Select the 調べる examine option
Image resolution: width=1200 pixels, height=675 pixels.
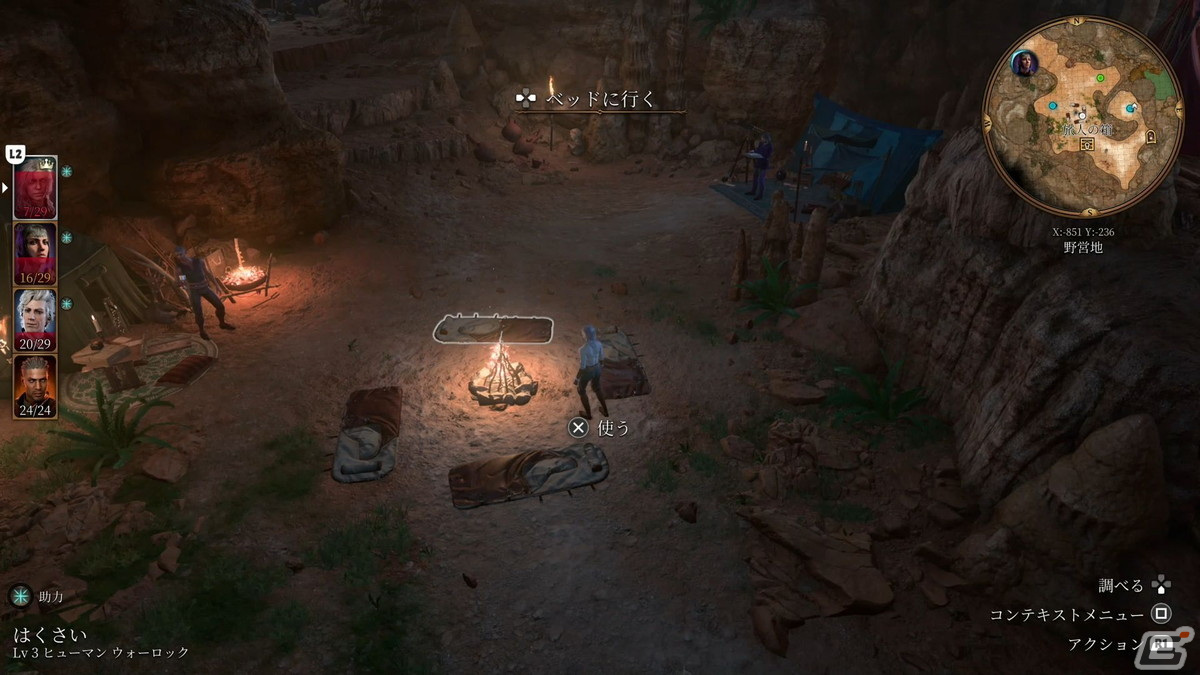coord(1120,585)
